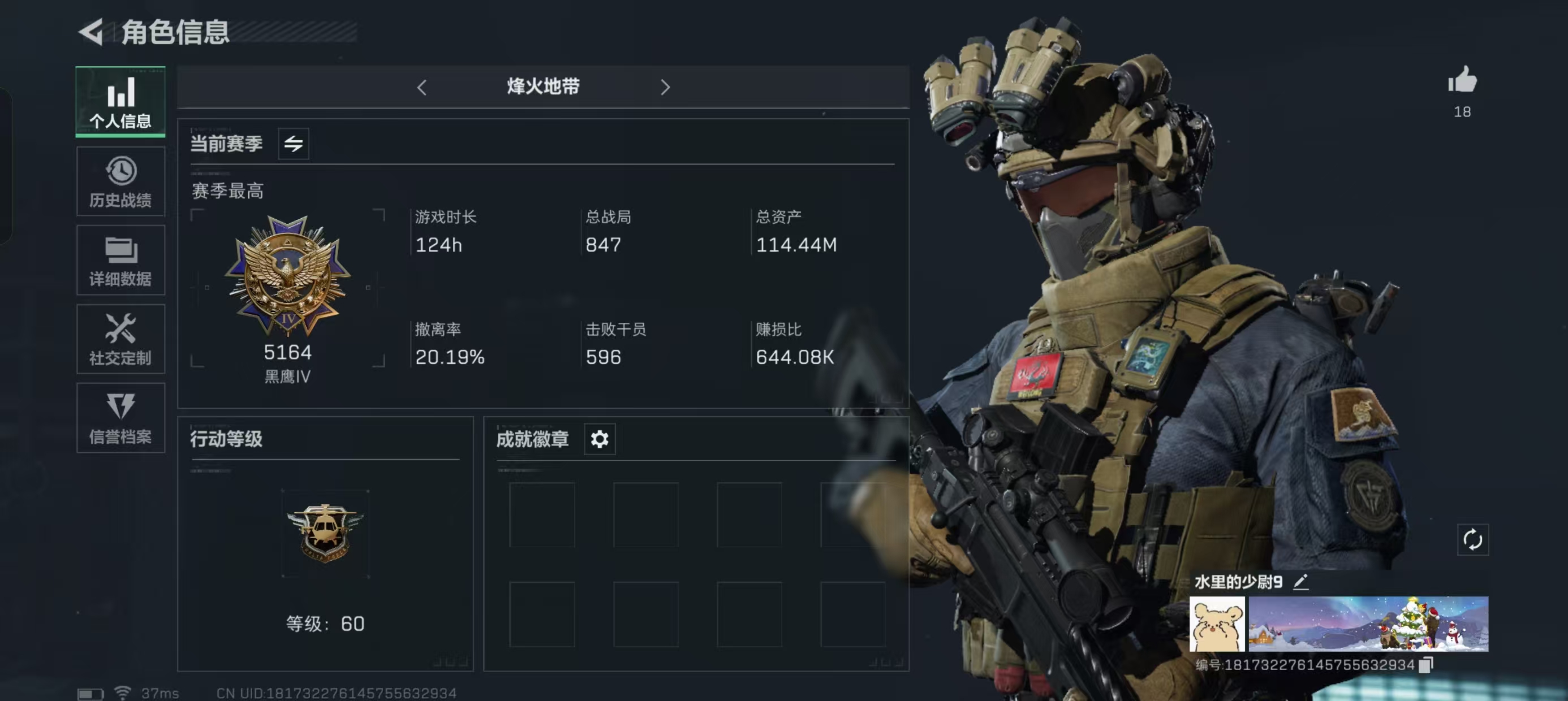
Task: Expand previous season with left chevron
Action: point(423,87)
